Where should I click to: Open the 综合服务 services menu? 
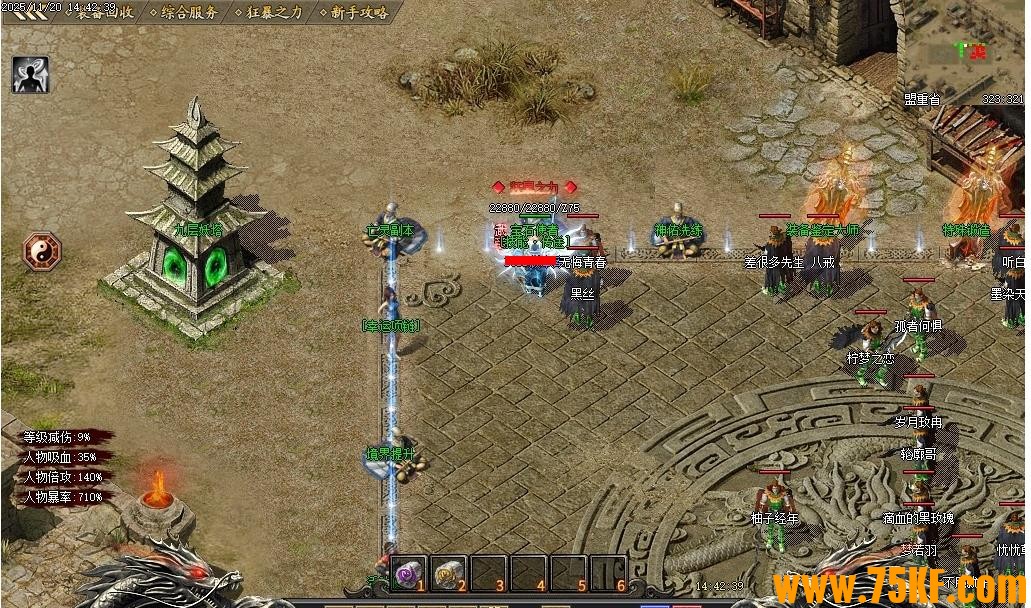tap(187, 13)
